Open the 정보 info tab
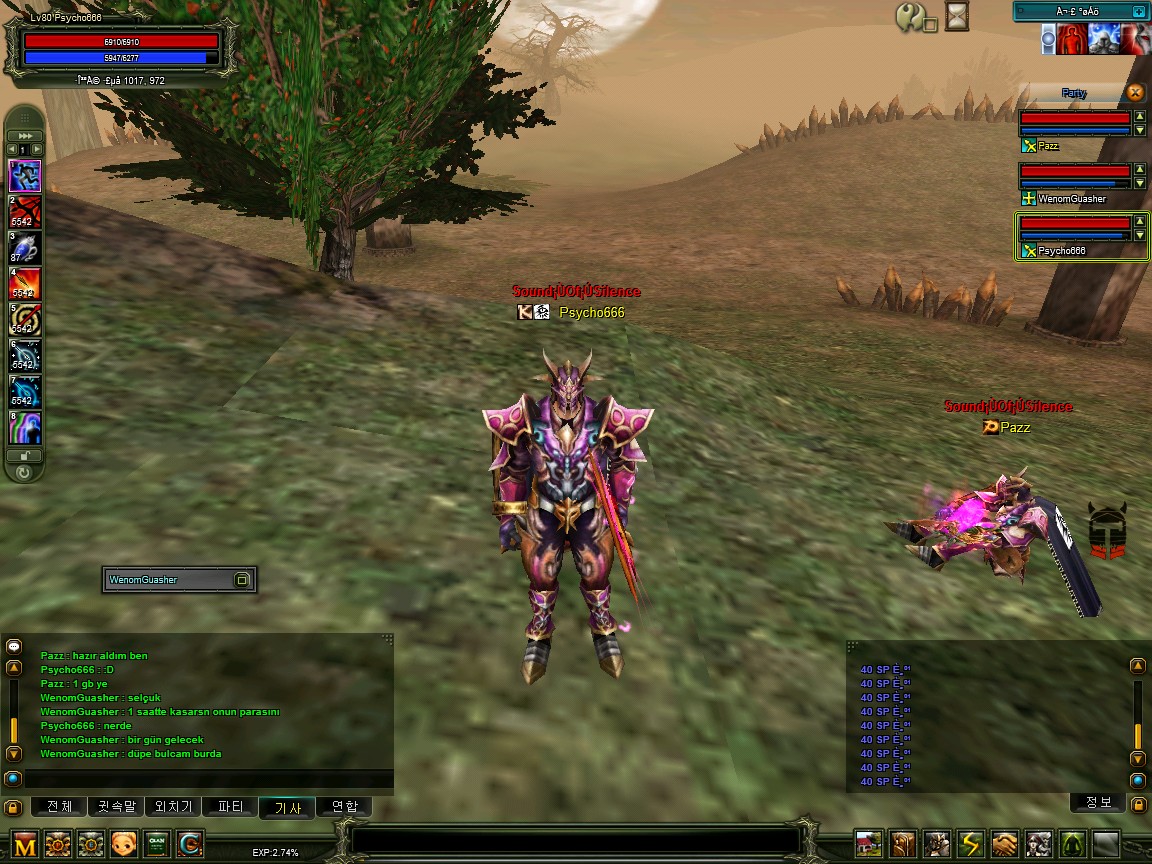 (x=1097, y=802)
